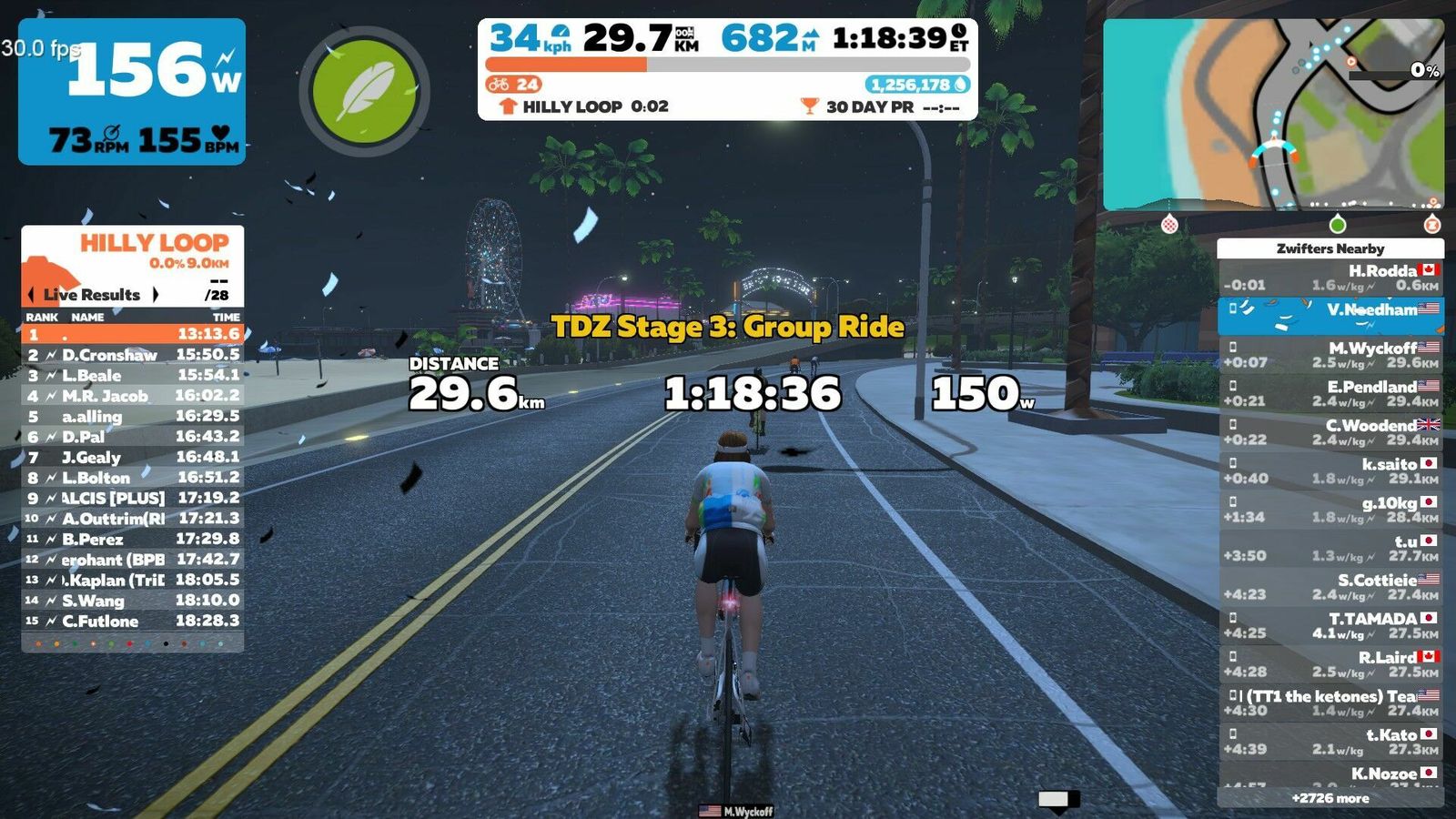
Task: Show previous Live Results page arrow
Action: [32, 295]
